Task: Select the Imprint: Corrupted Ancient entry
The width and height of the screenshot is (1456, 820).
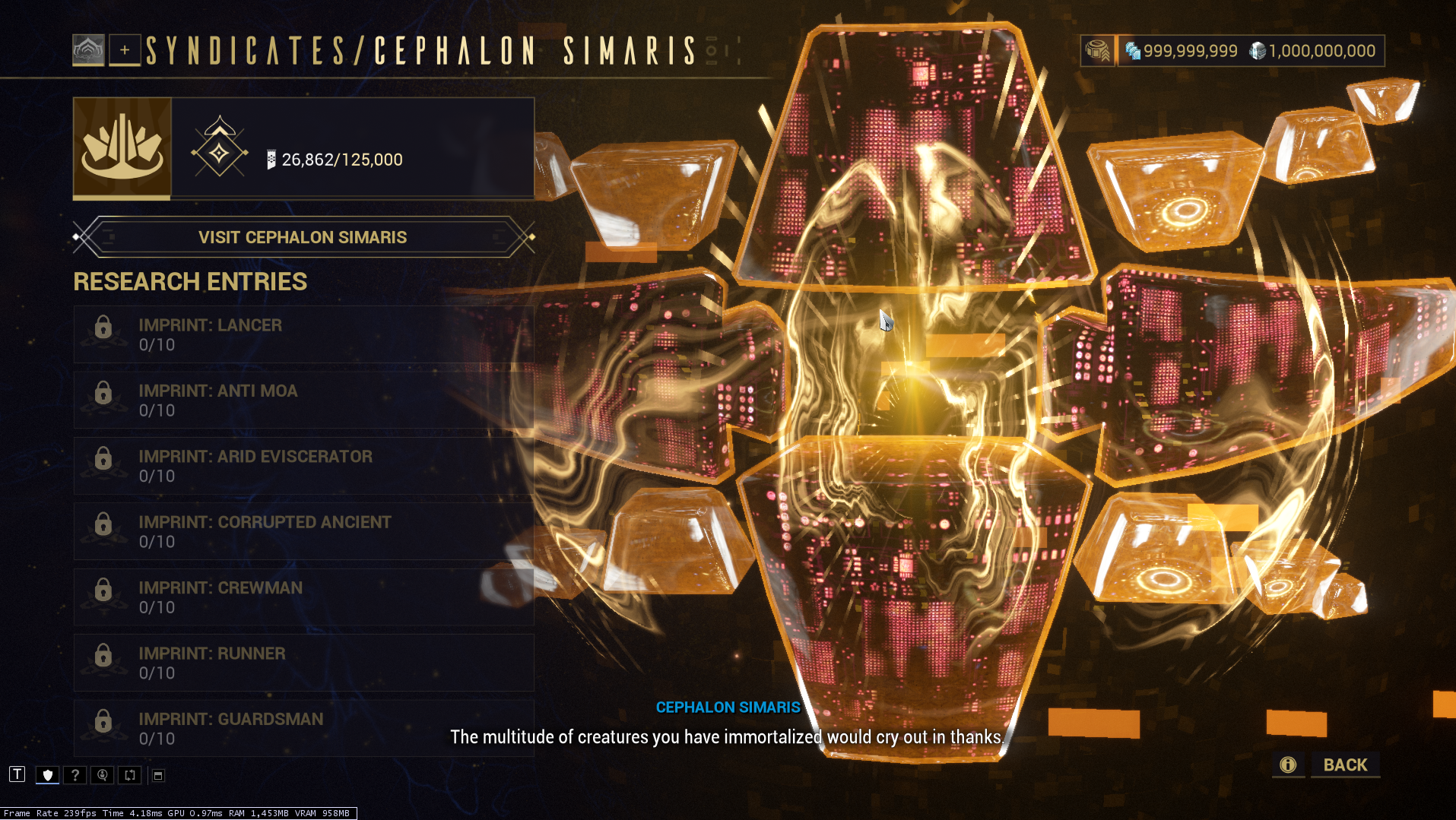Action: (303, 531)
